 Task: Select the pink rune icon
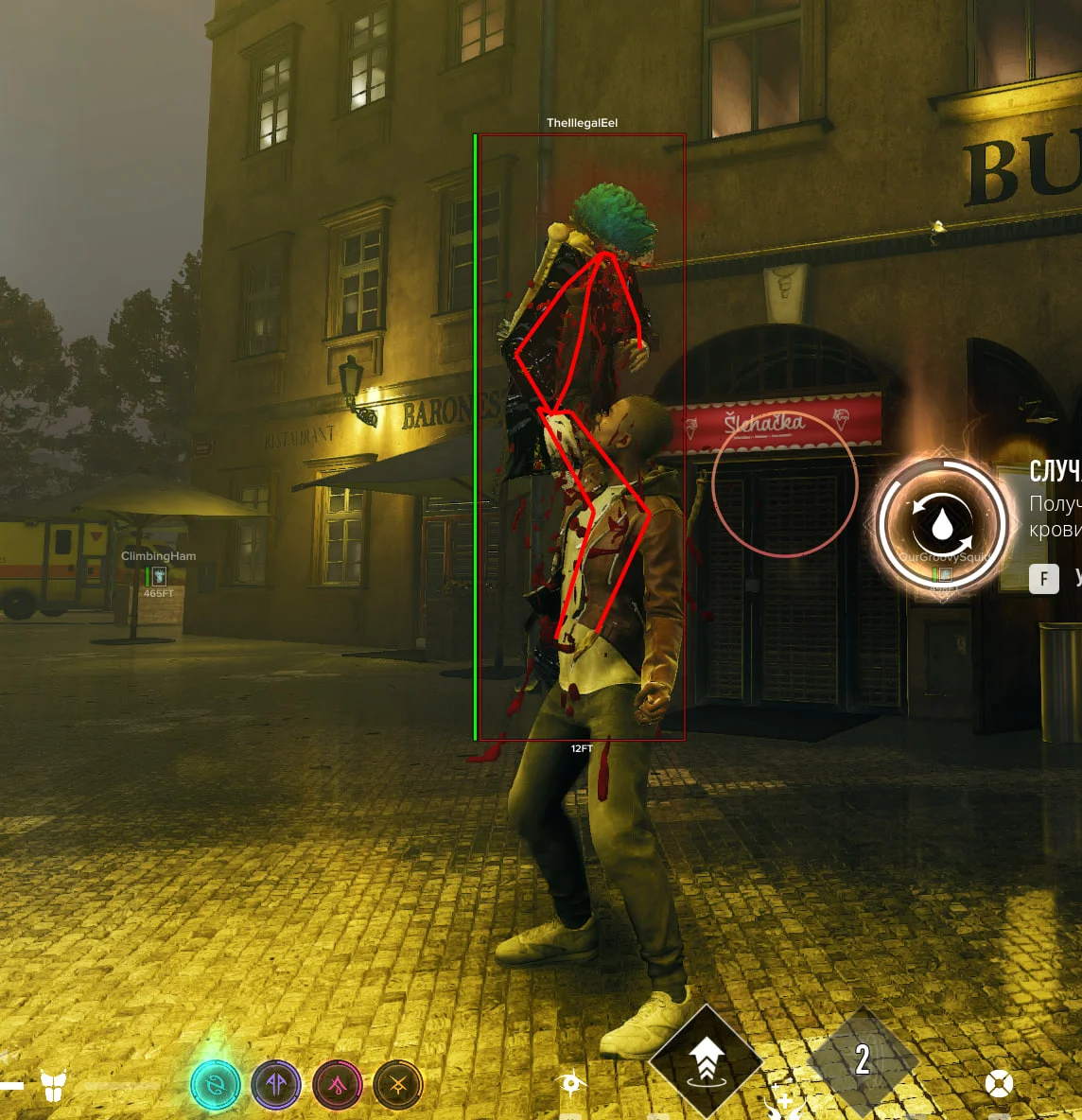point(338,1085)
